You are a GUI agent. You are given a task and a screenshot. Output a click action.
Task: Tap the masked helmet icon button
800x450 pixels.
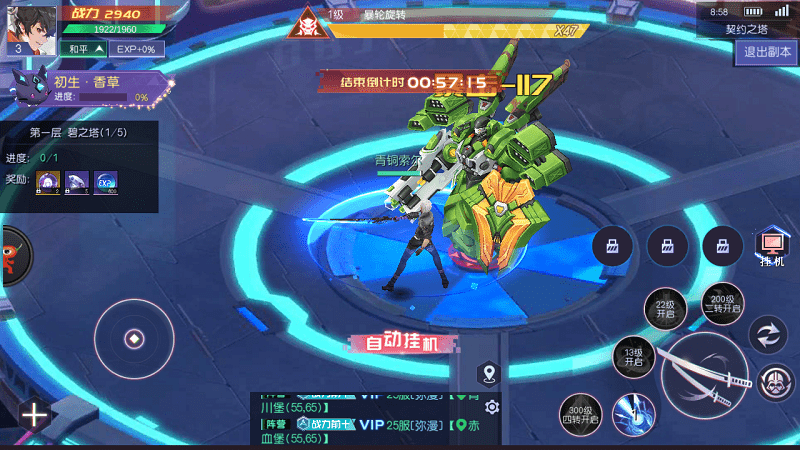tap(774, 383)
